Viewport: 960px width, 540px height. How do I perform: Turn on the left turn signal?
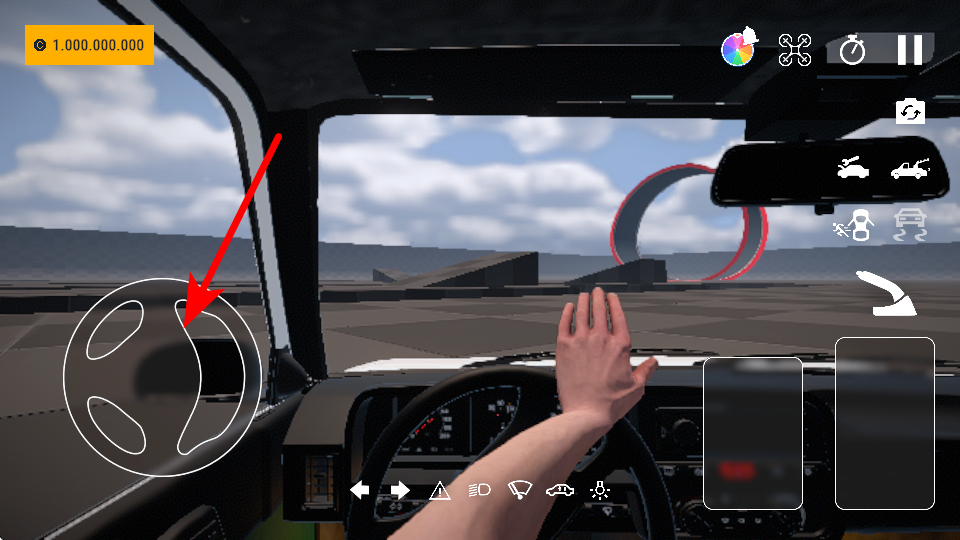[360, 490]
